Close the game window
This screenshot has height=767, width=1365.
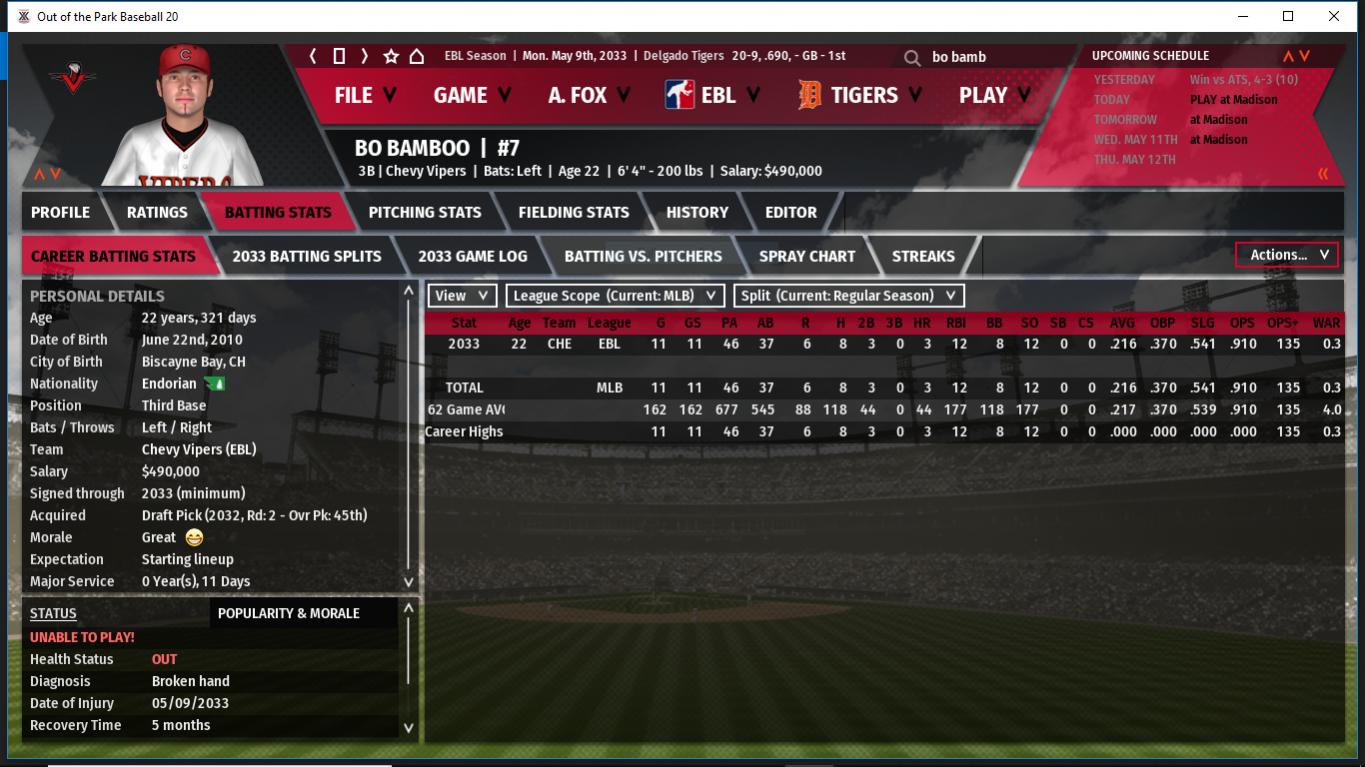coord(1334,16)
